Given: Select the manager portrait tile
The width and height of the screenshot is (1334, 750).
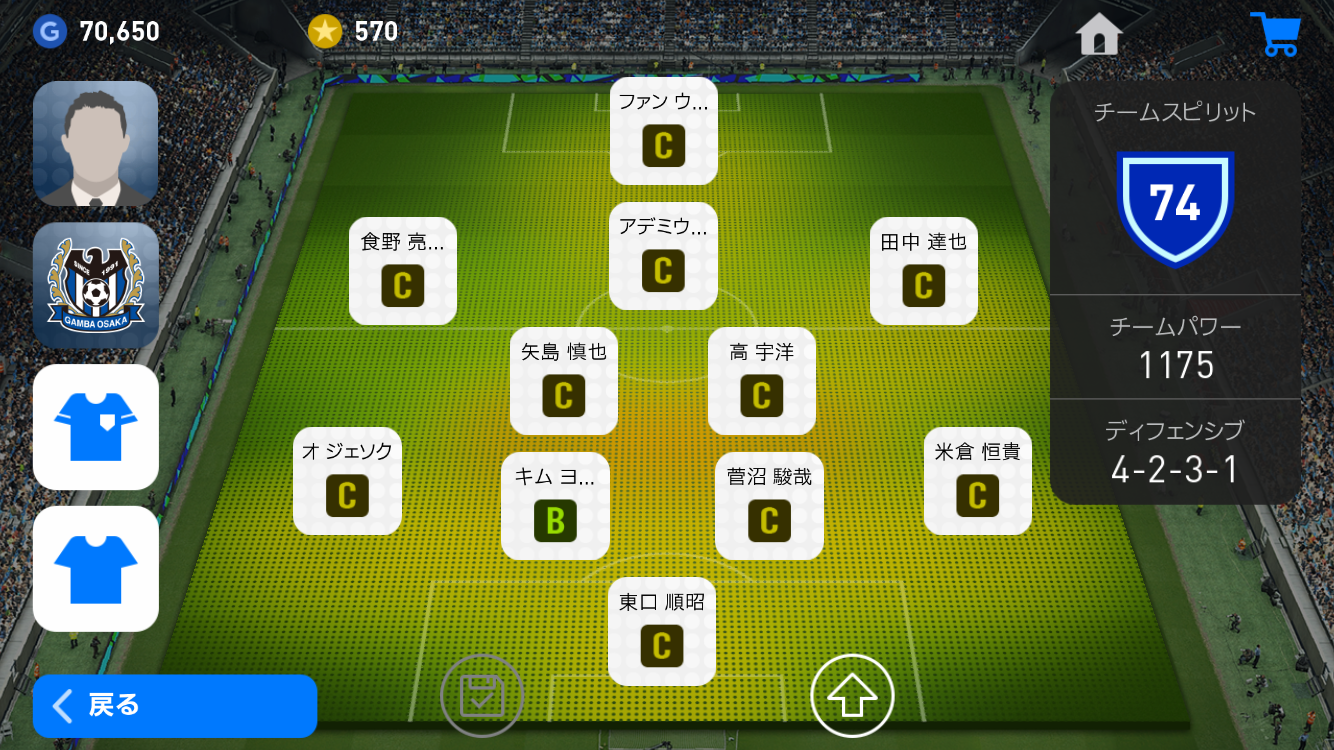Looking at the screenshot, I should pyautogui.click(x=96, y=144).
